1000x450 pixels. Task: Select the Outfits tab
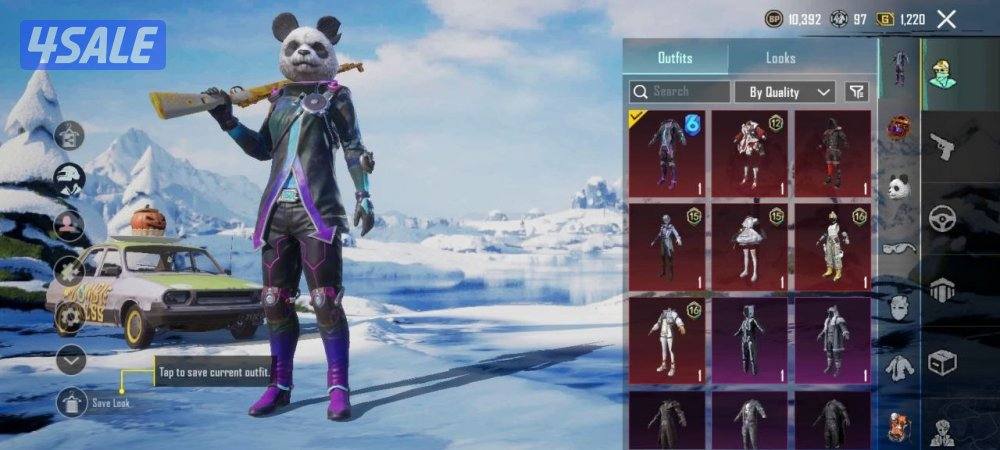point(675,58)
